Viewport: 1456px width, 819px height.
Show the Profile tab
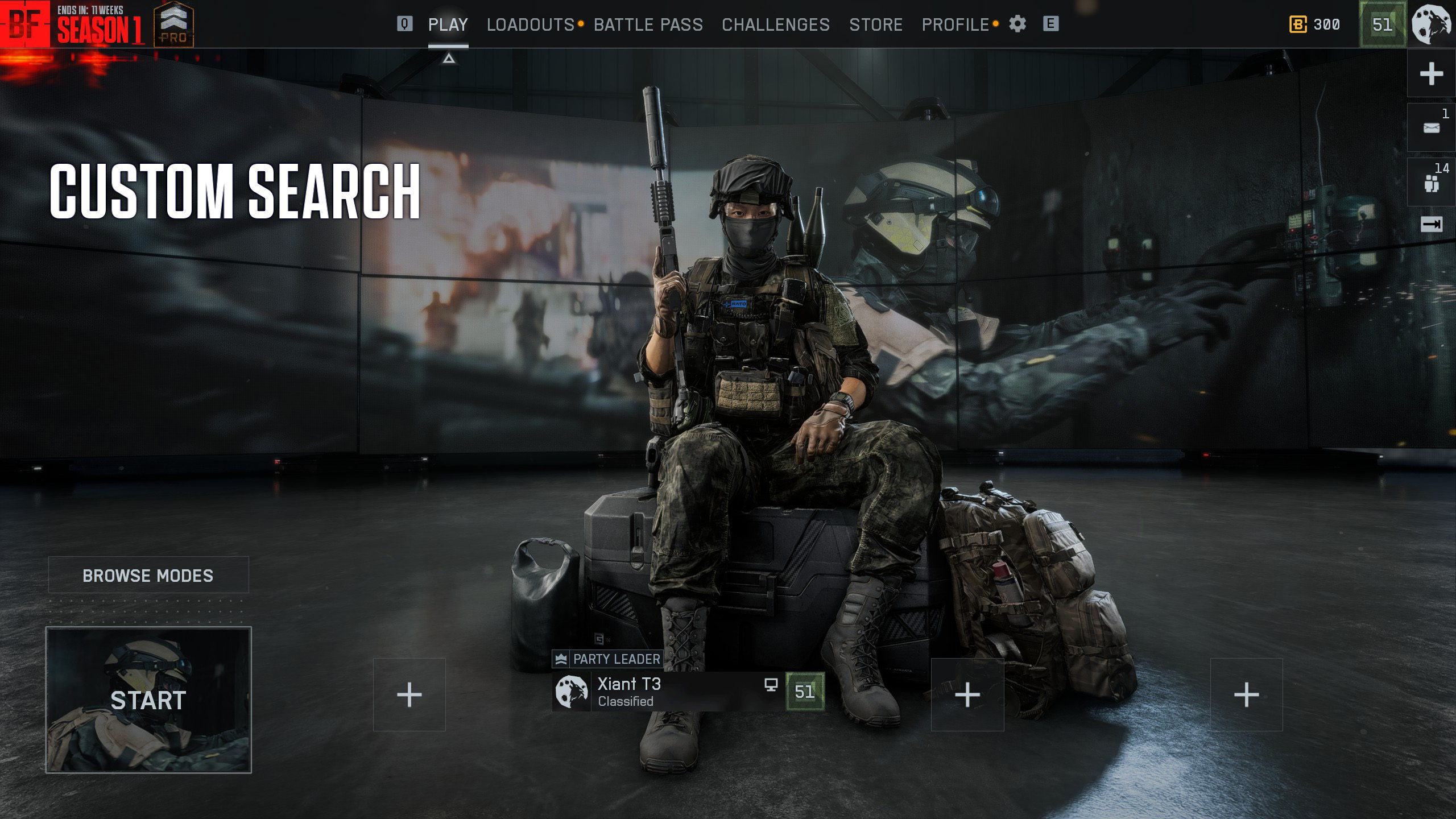955,24
